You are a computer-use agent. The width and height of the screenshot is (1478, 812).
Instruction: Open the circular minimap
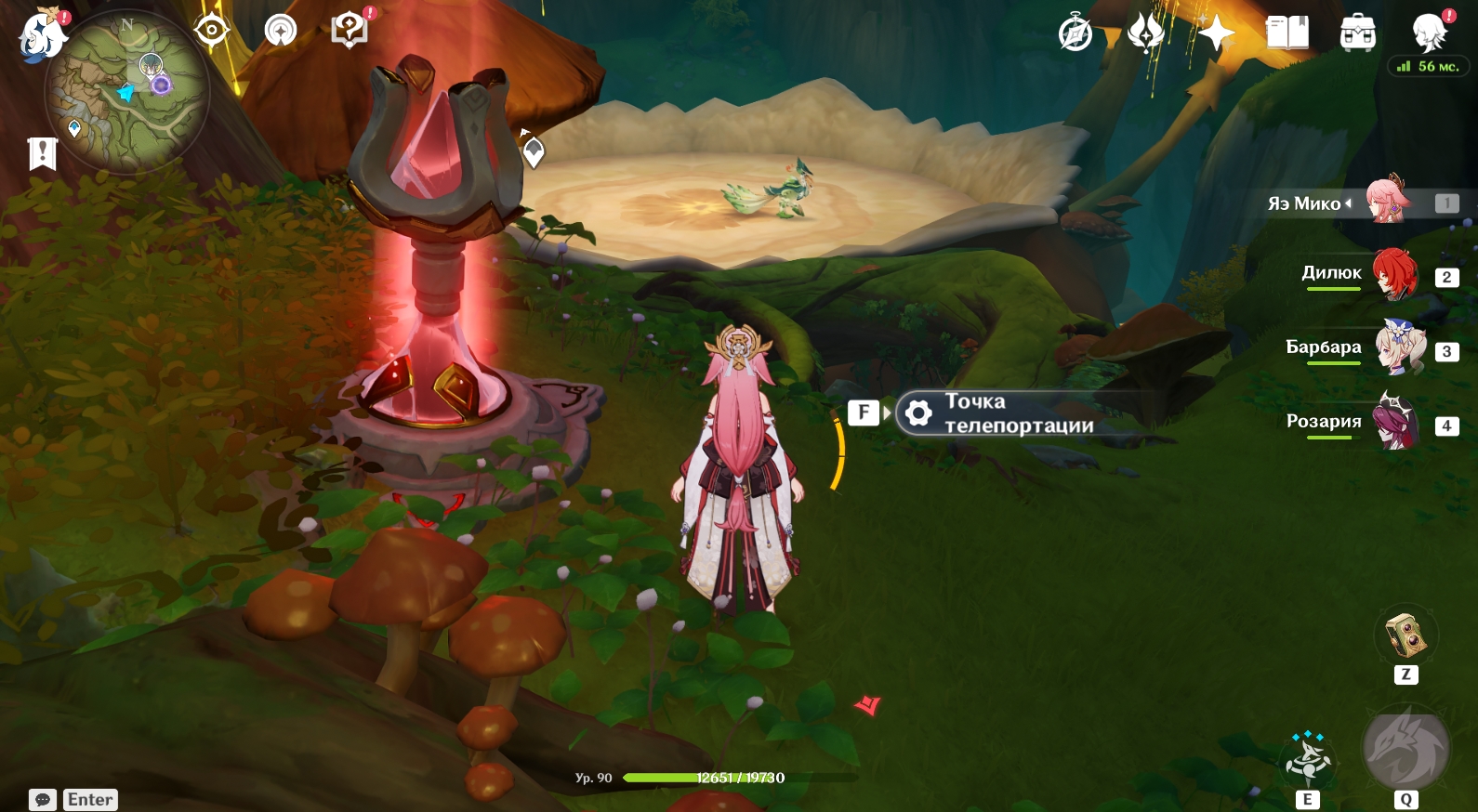coord(127,92)
